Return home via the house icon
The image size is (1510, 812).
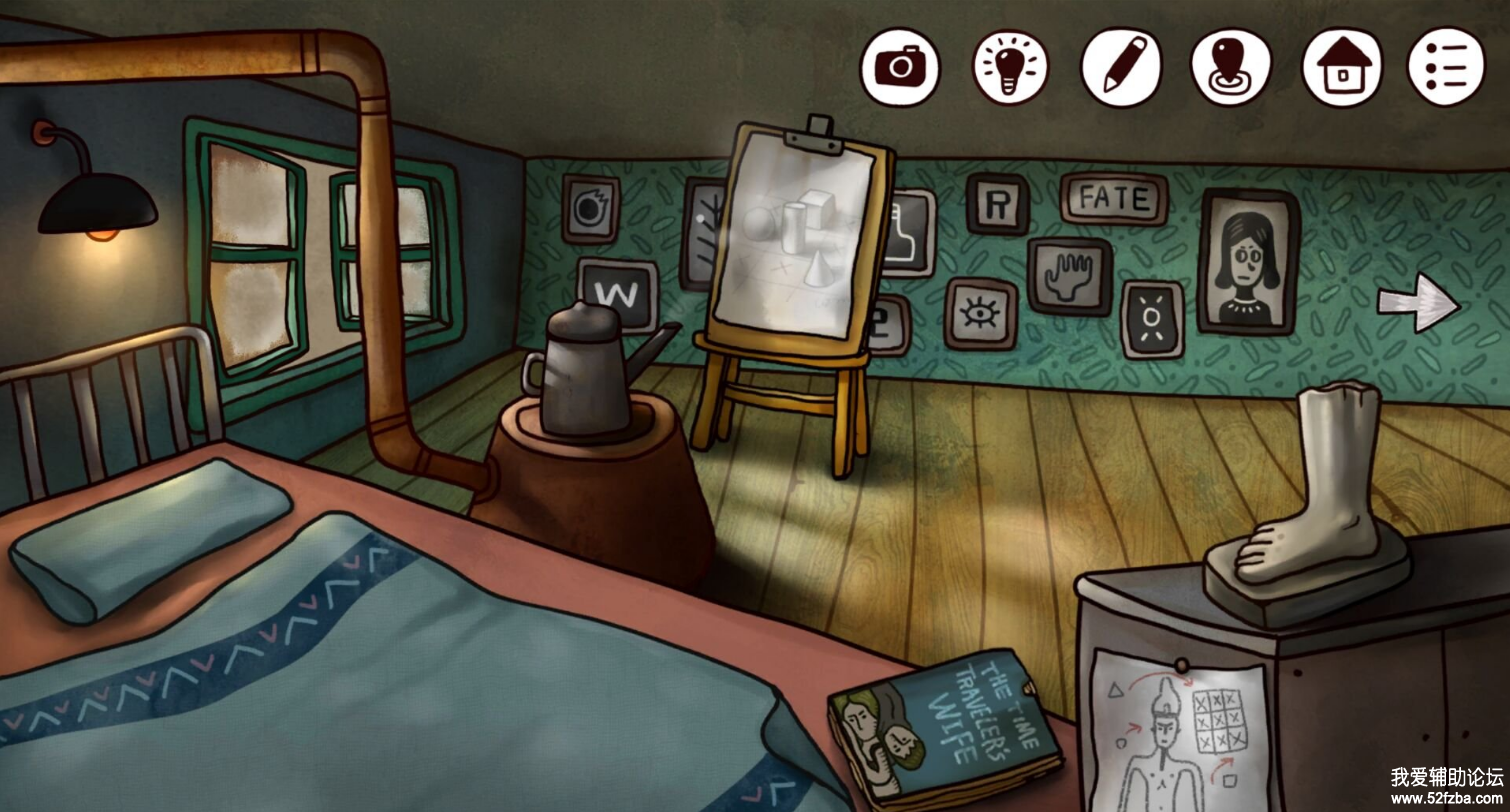pos(1341,66)
